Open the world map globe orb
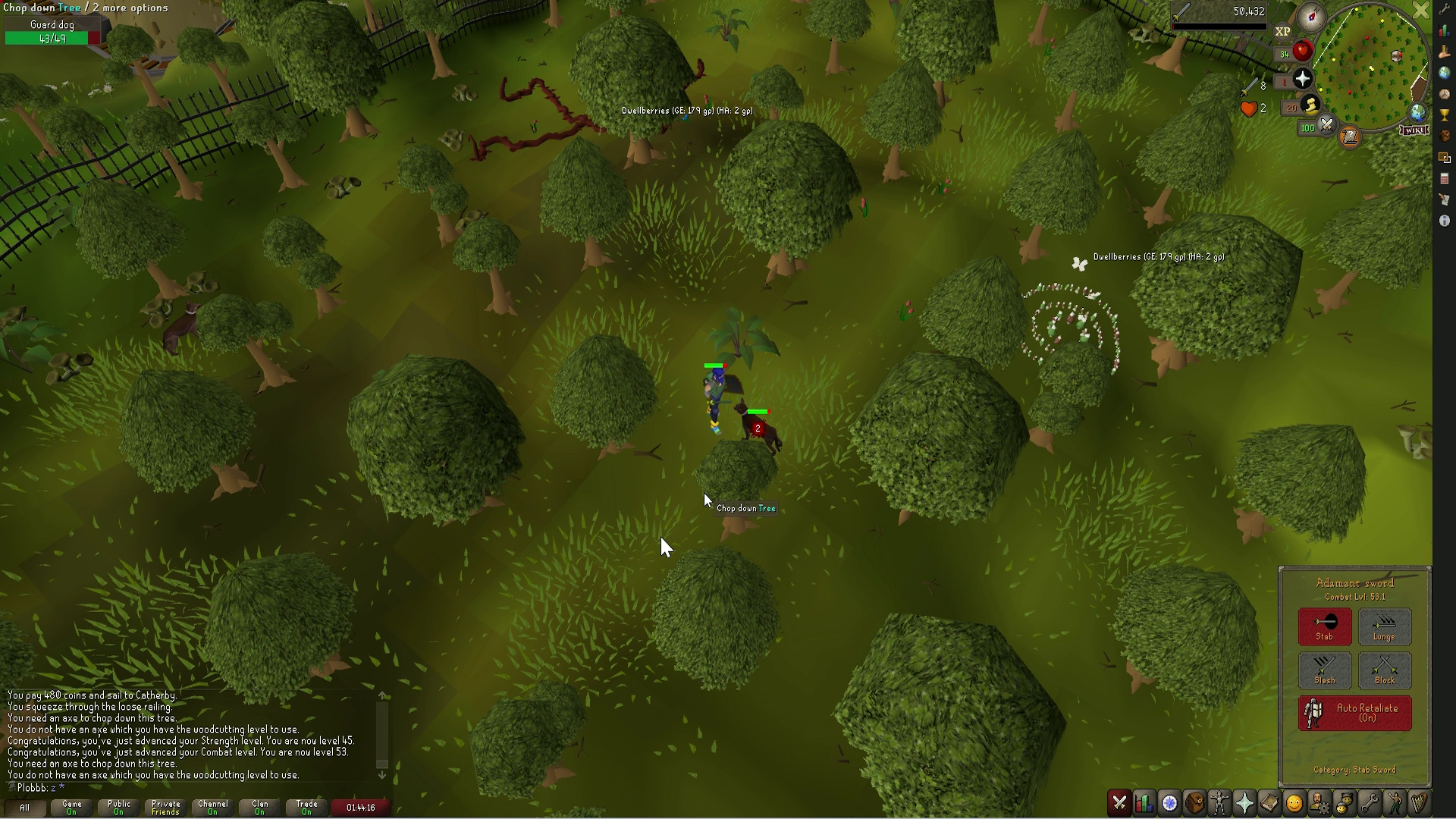This screenshot has height=819, width=1456. (x=1417, y=112)
